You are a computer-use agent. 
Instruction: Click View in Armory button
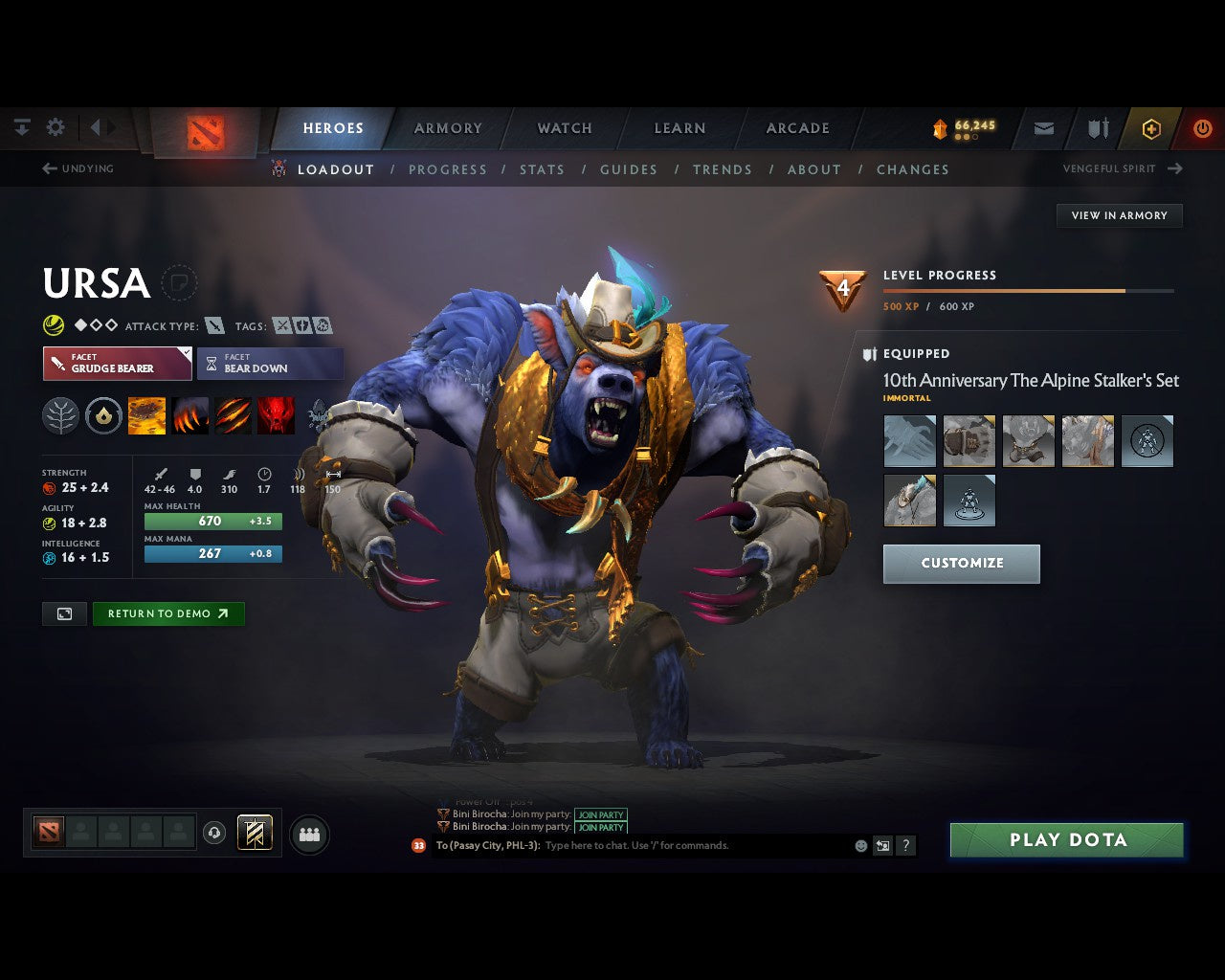coord(1119,215)
